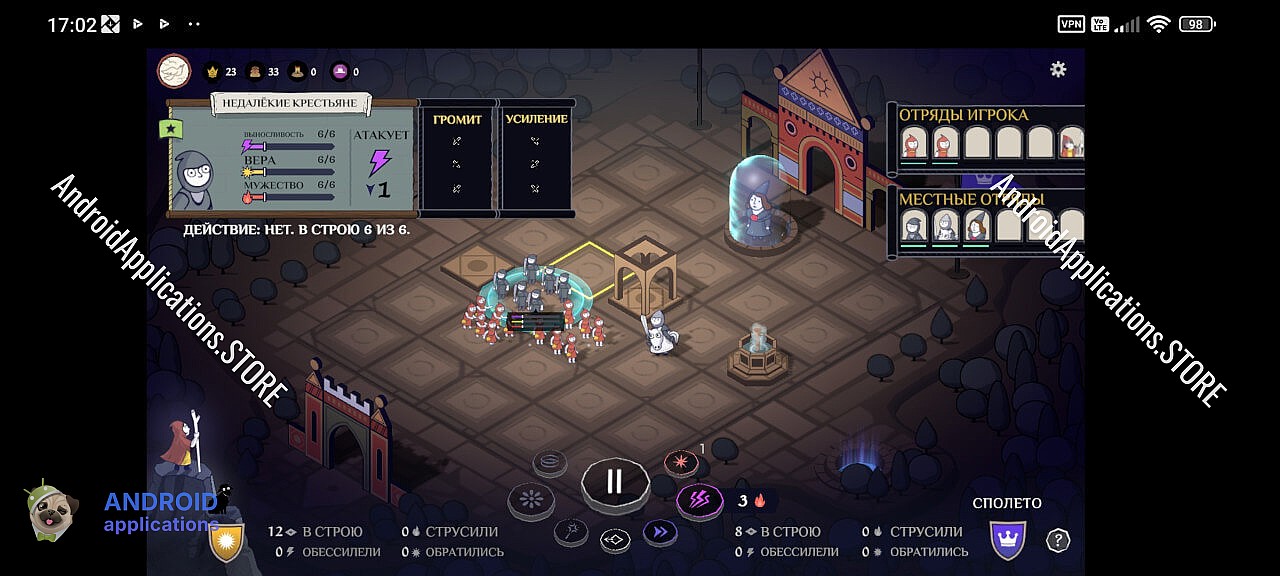The height and width of the screenshot is (576, 1280).
Task: Open help with the question mark
Action: click(x=1057, y=540)
